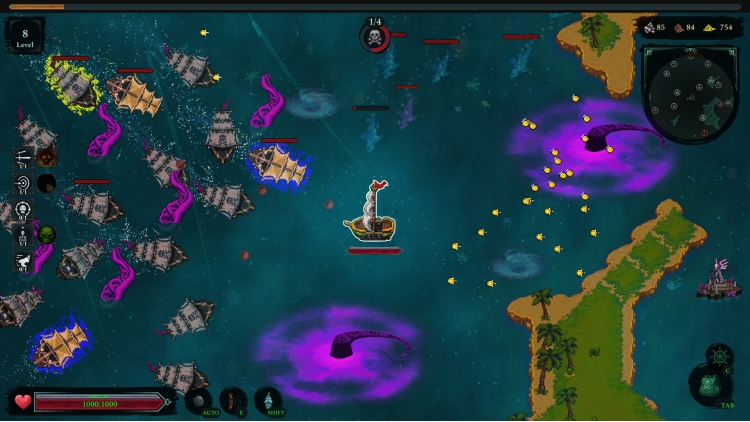750x422 pixels.
Task: Select the skull crosshair upgrade icon
Action: click(x=23, y=210)
